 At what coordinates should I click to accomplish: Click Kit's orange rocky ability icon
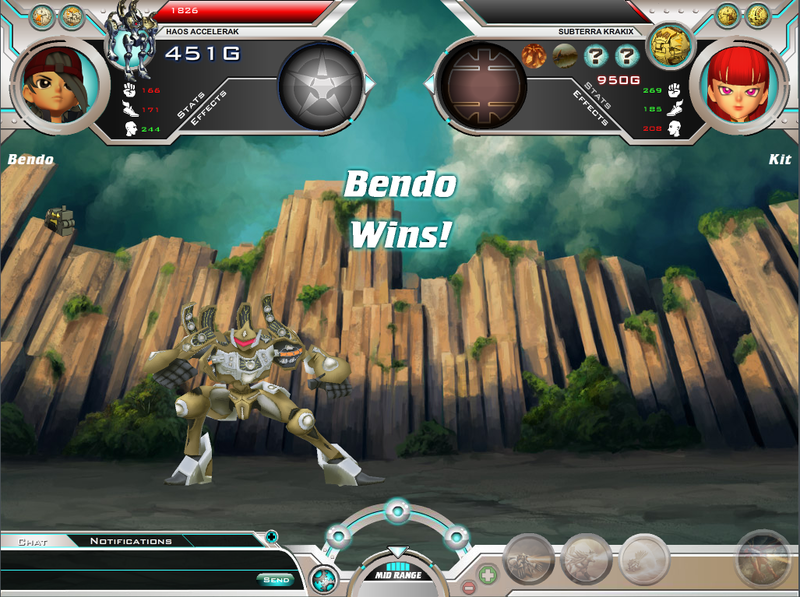point(535,56)
